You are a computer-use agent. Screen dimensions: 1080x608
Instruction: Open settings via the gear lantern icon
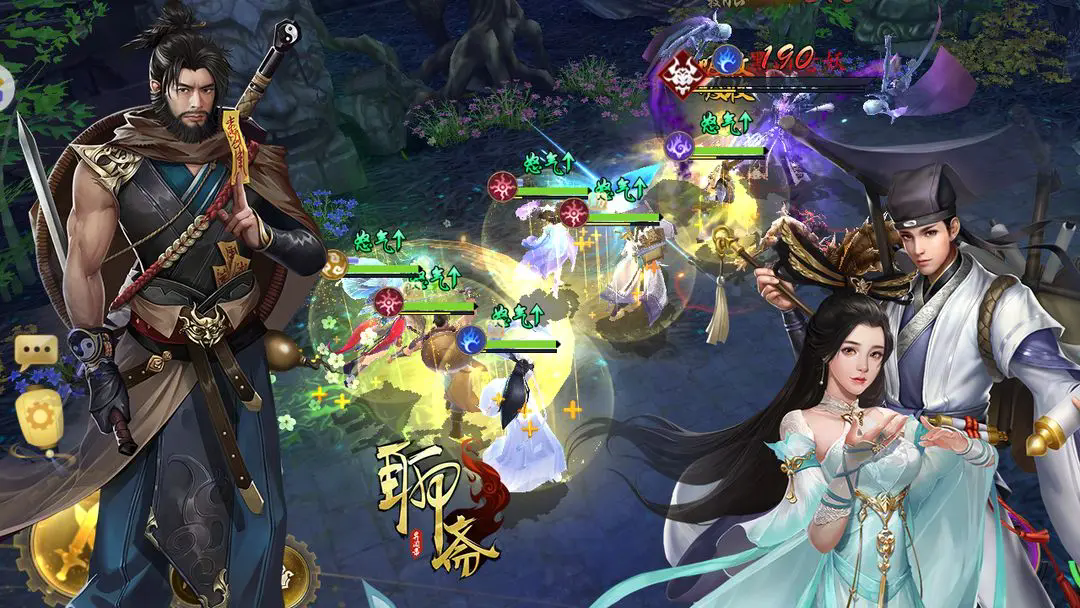tap(38, 418)
